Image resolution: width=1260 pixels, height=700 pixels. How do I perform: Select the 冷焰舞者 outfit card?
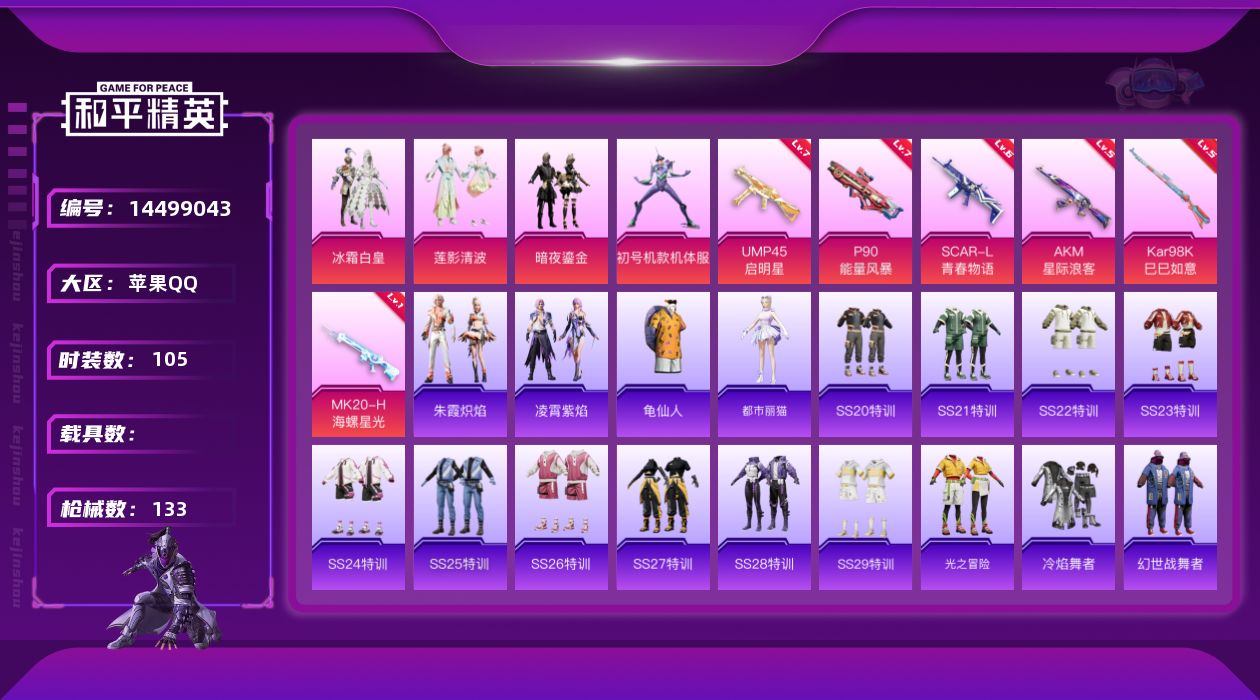point(1068,517)
